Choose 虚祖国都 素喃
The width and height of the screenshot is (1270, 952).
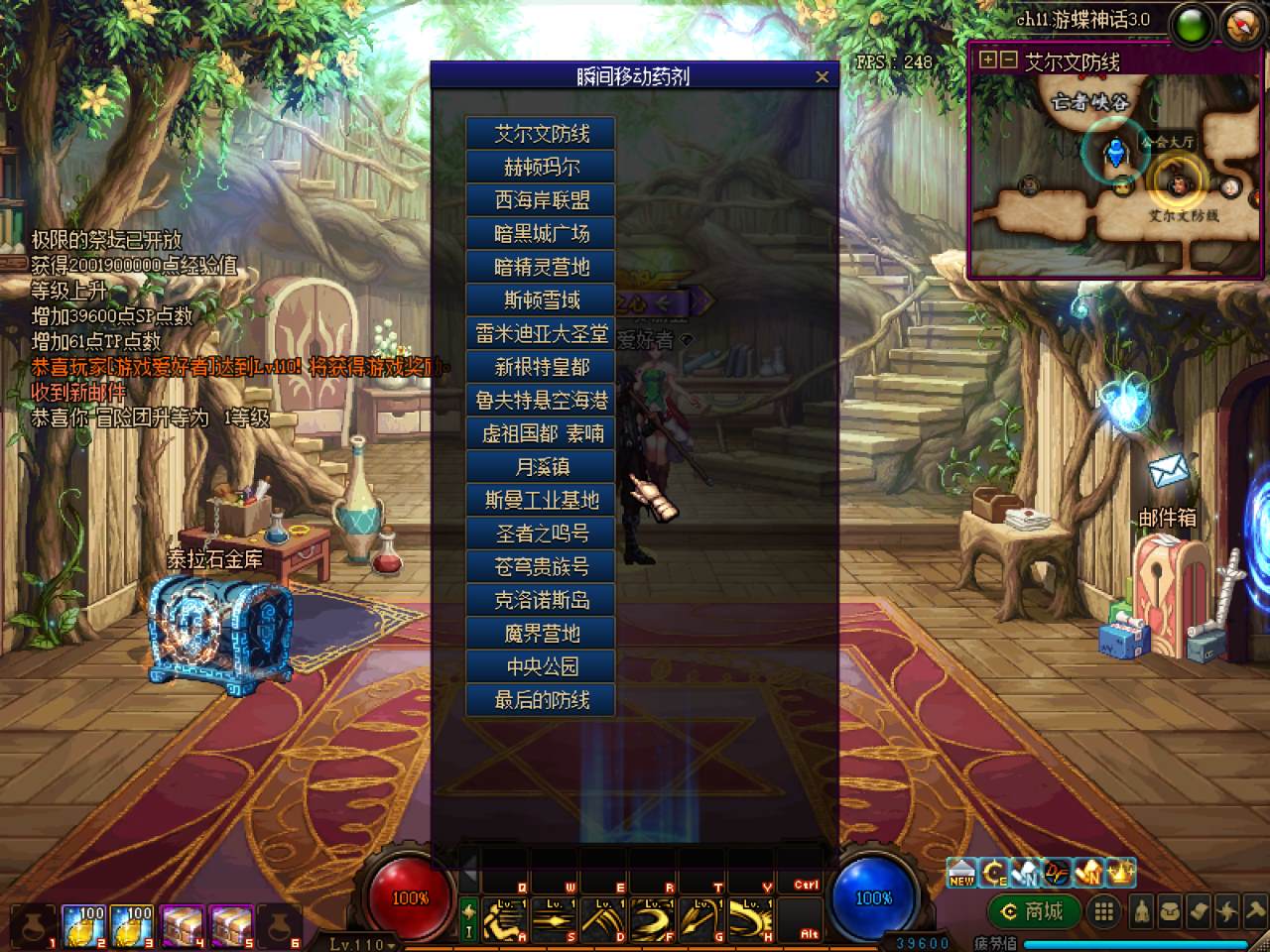[541, 433]
